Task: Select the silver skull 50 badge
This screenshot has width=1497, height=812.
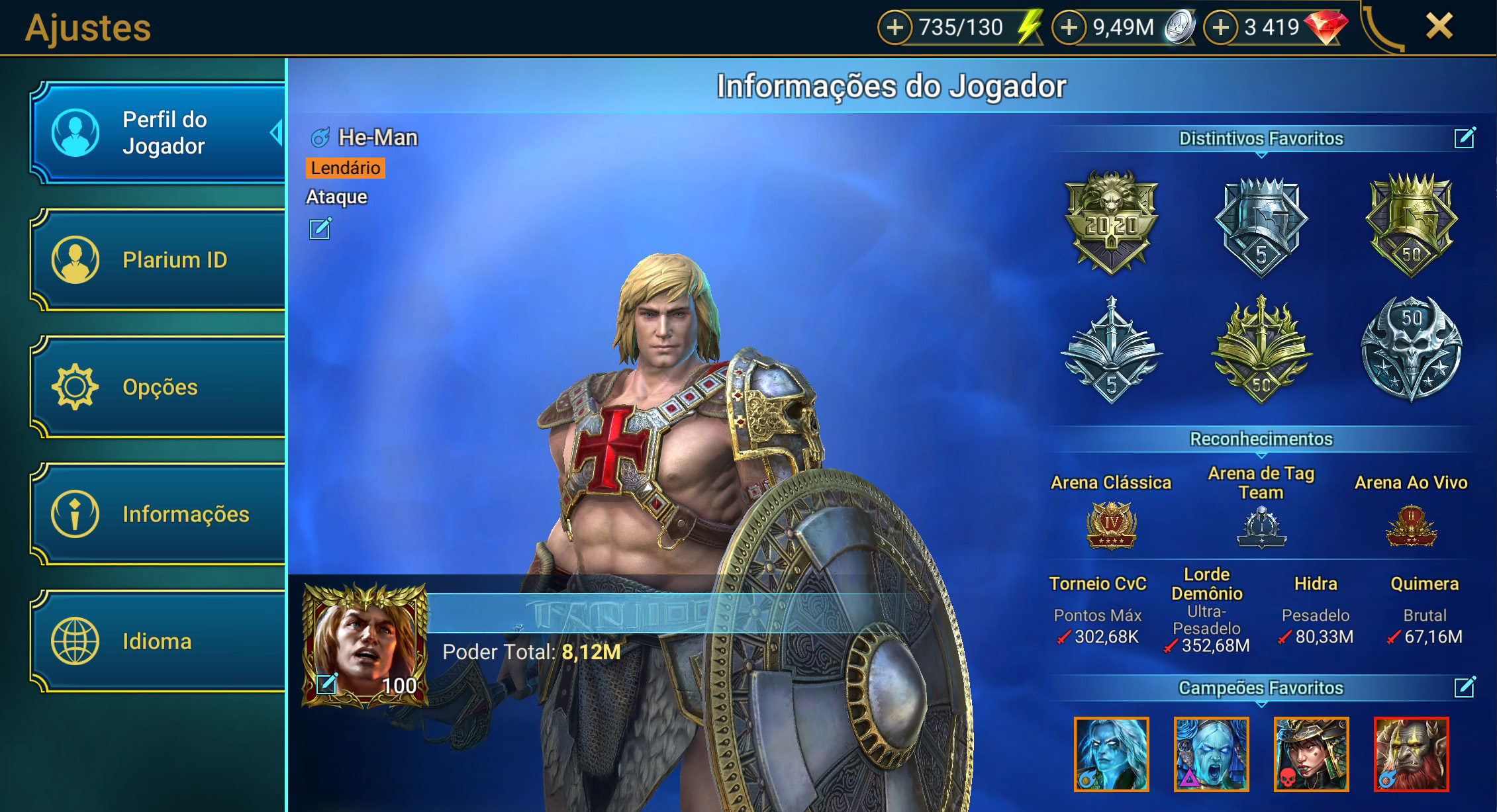Action: coord(1411,347)
